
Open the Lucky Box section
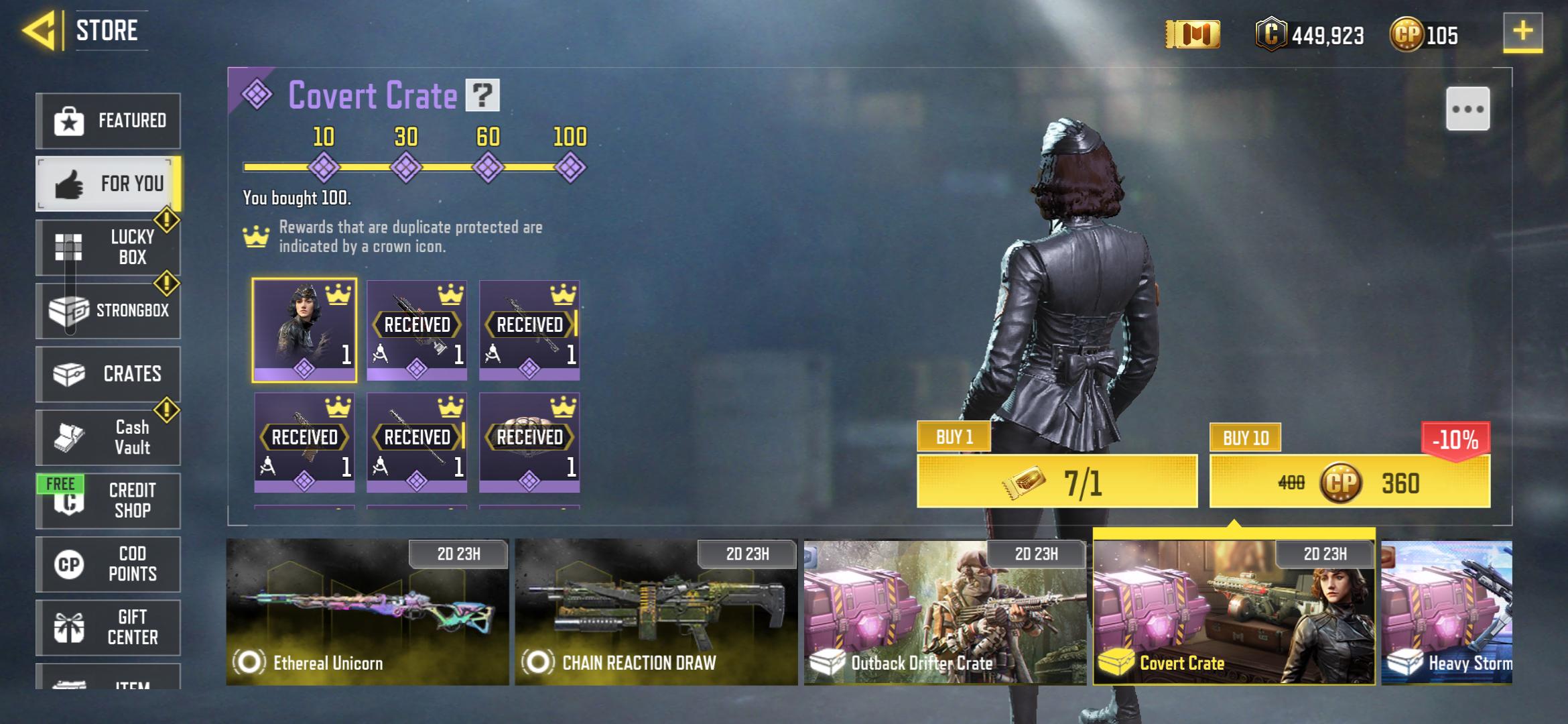point(108,247)
